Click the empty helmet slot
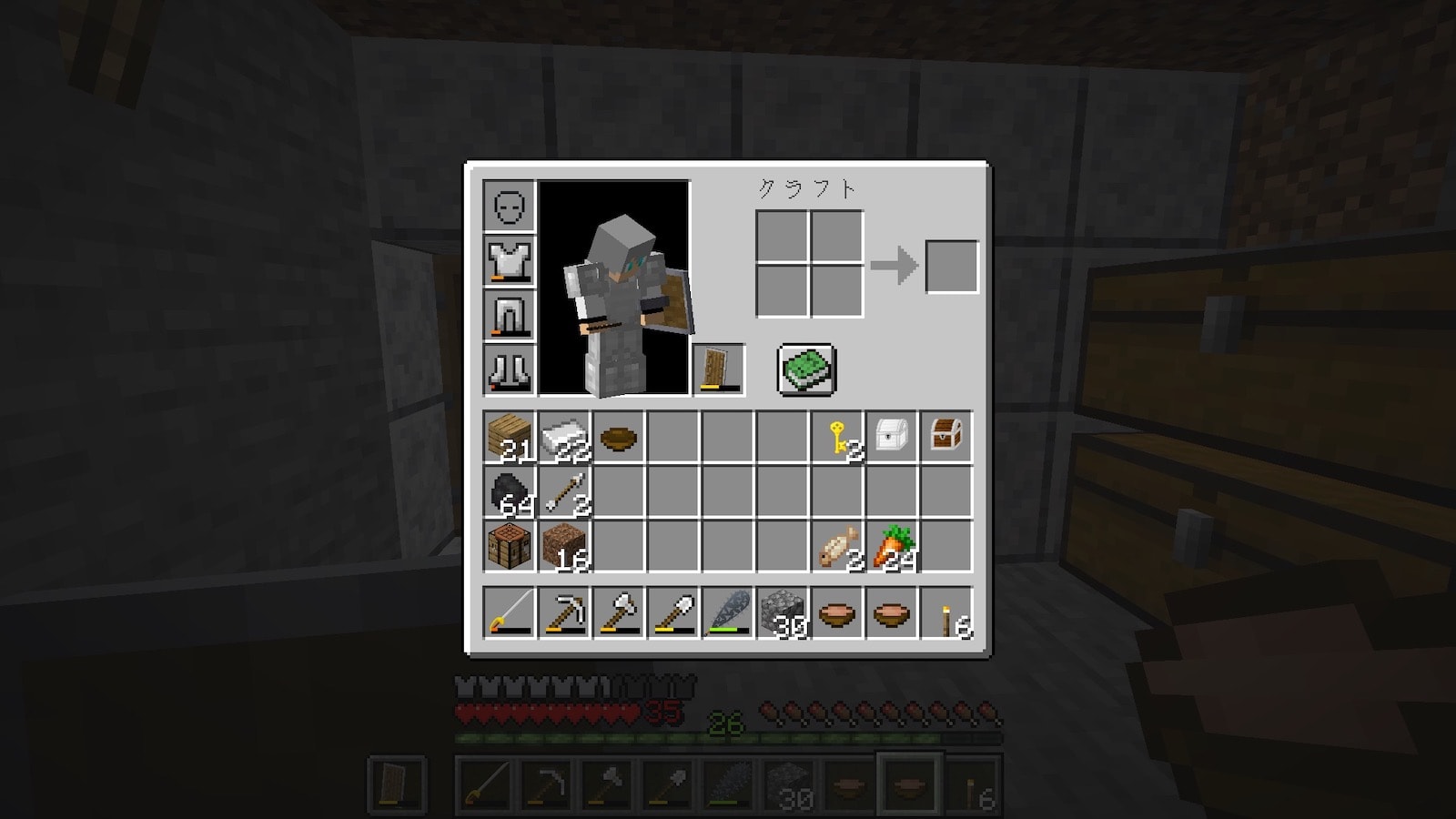Viewport: 1456px width, 819px height. coord(510,207)
